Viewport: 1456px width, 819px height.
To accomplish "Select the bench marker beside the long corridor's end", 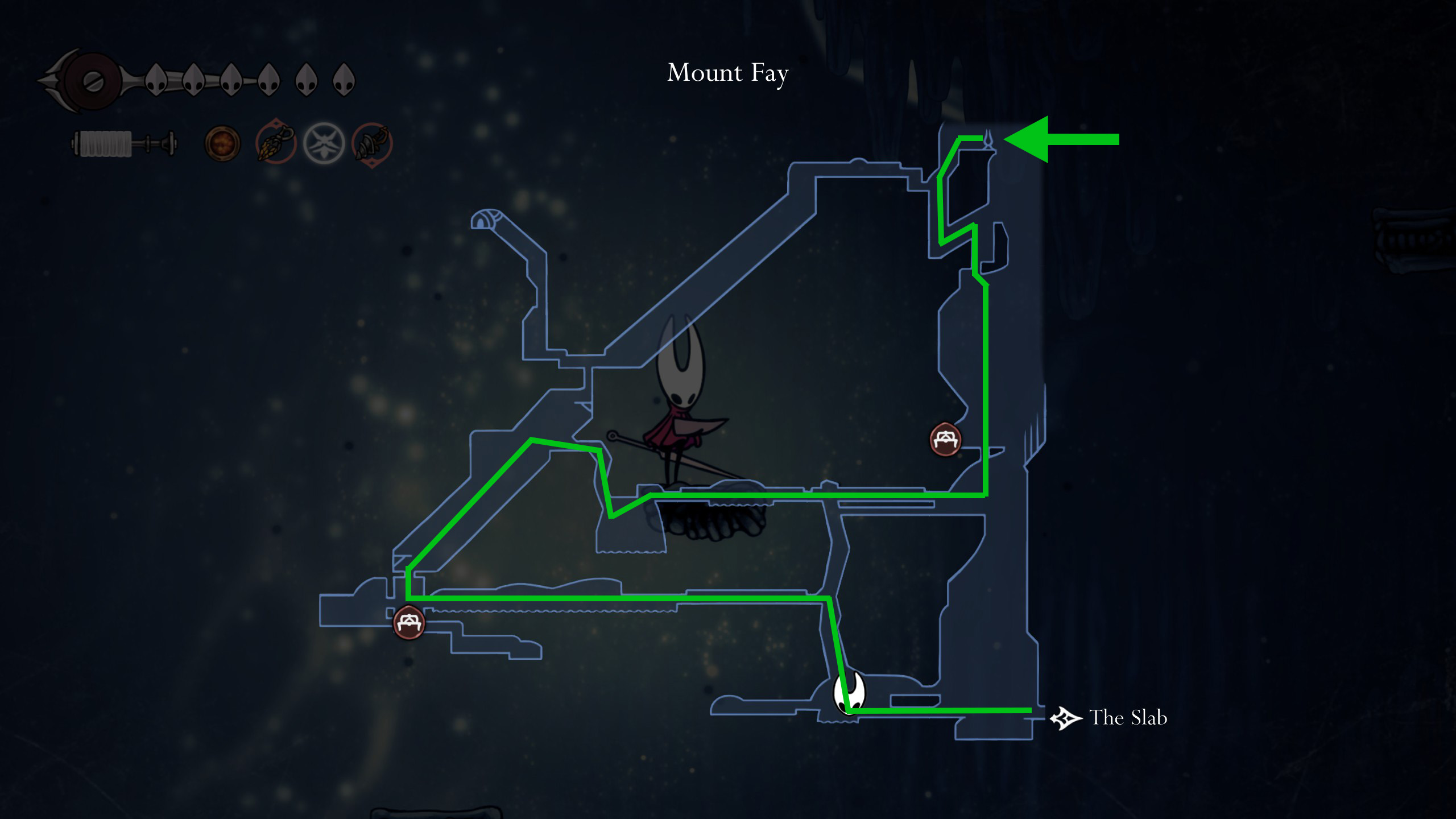I will coord(409,623).
